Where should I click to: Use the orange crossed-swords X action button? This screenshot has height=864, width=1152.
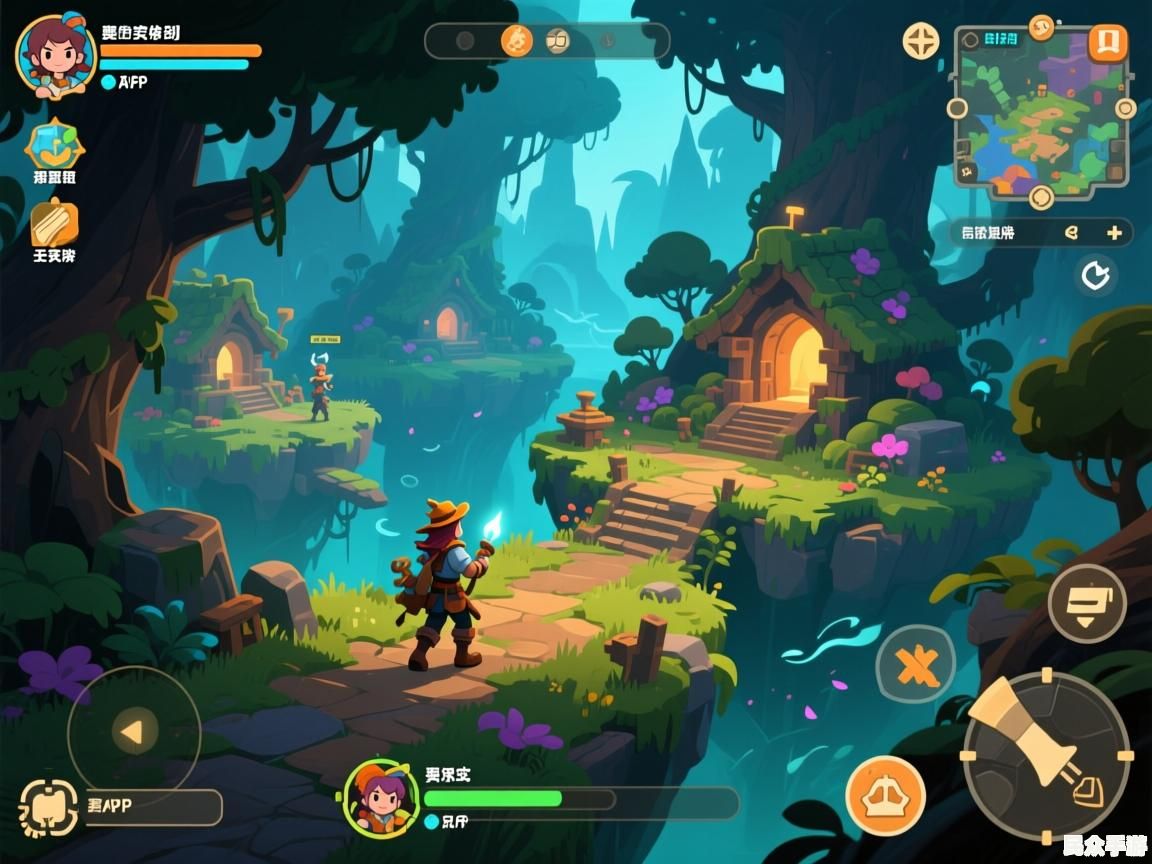coord(916,664)
